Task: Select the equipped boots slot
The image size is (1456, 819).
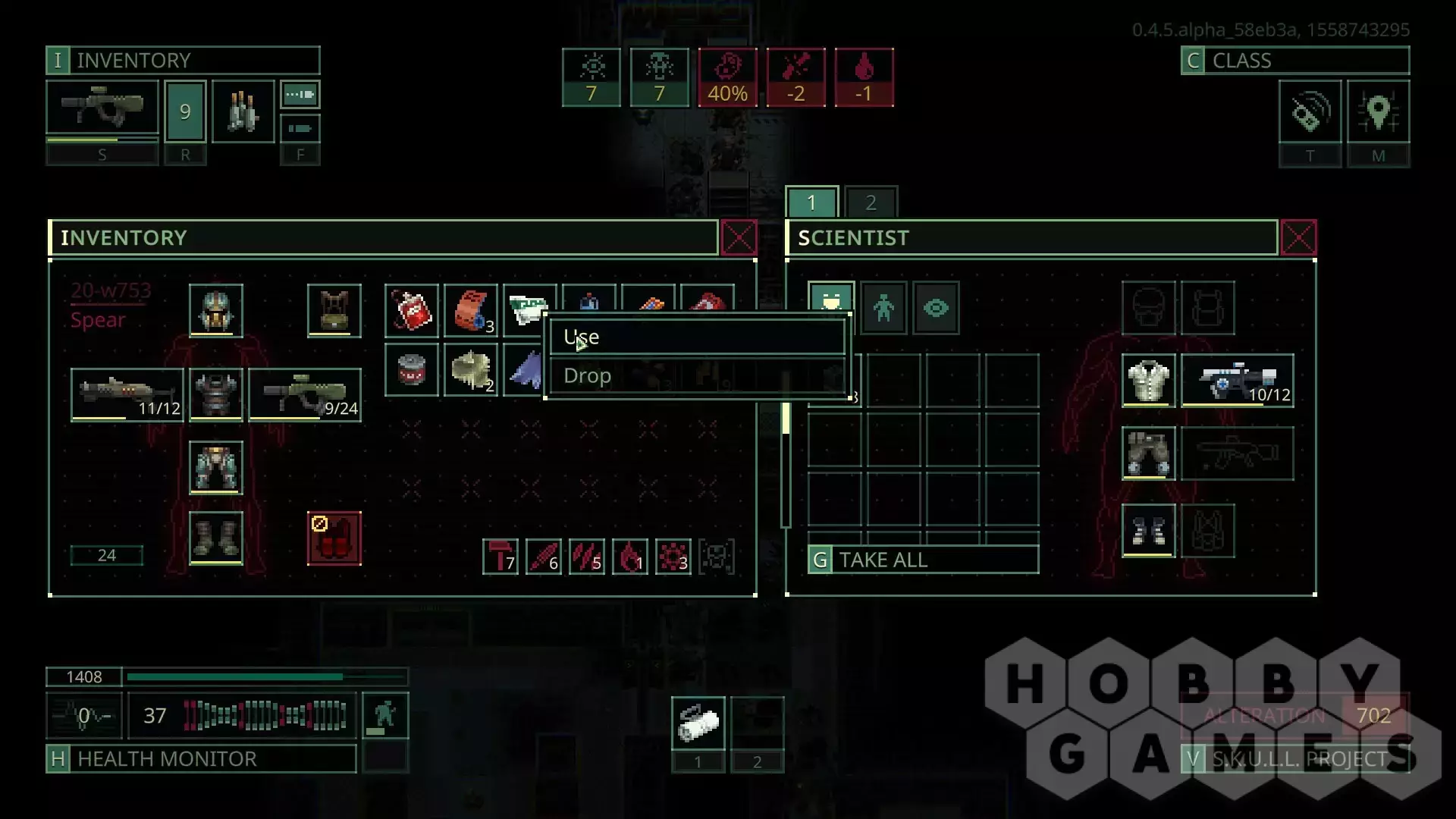Action: [216, 538]
